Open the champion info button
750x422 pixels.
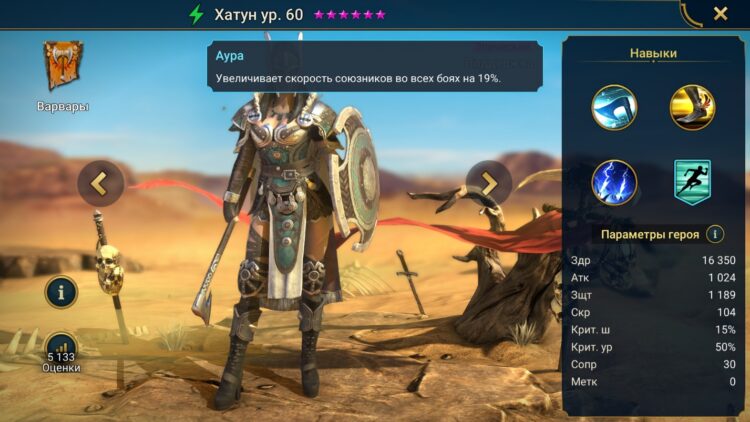pos(62,292)
